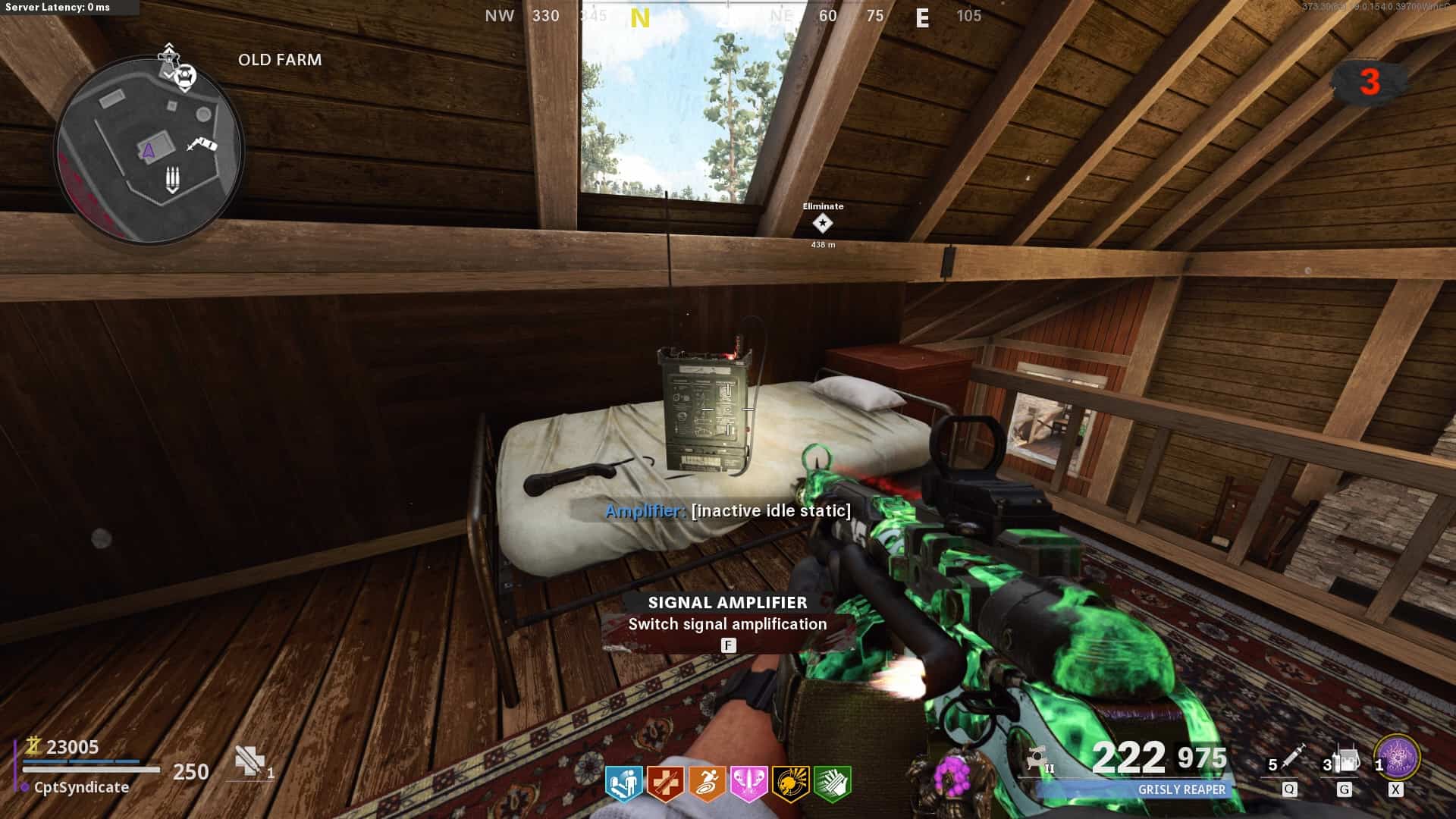Select the self-revive kit icon

tap(249, 761)
